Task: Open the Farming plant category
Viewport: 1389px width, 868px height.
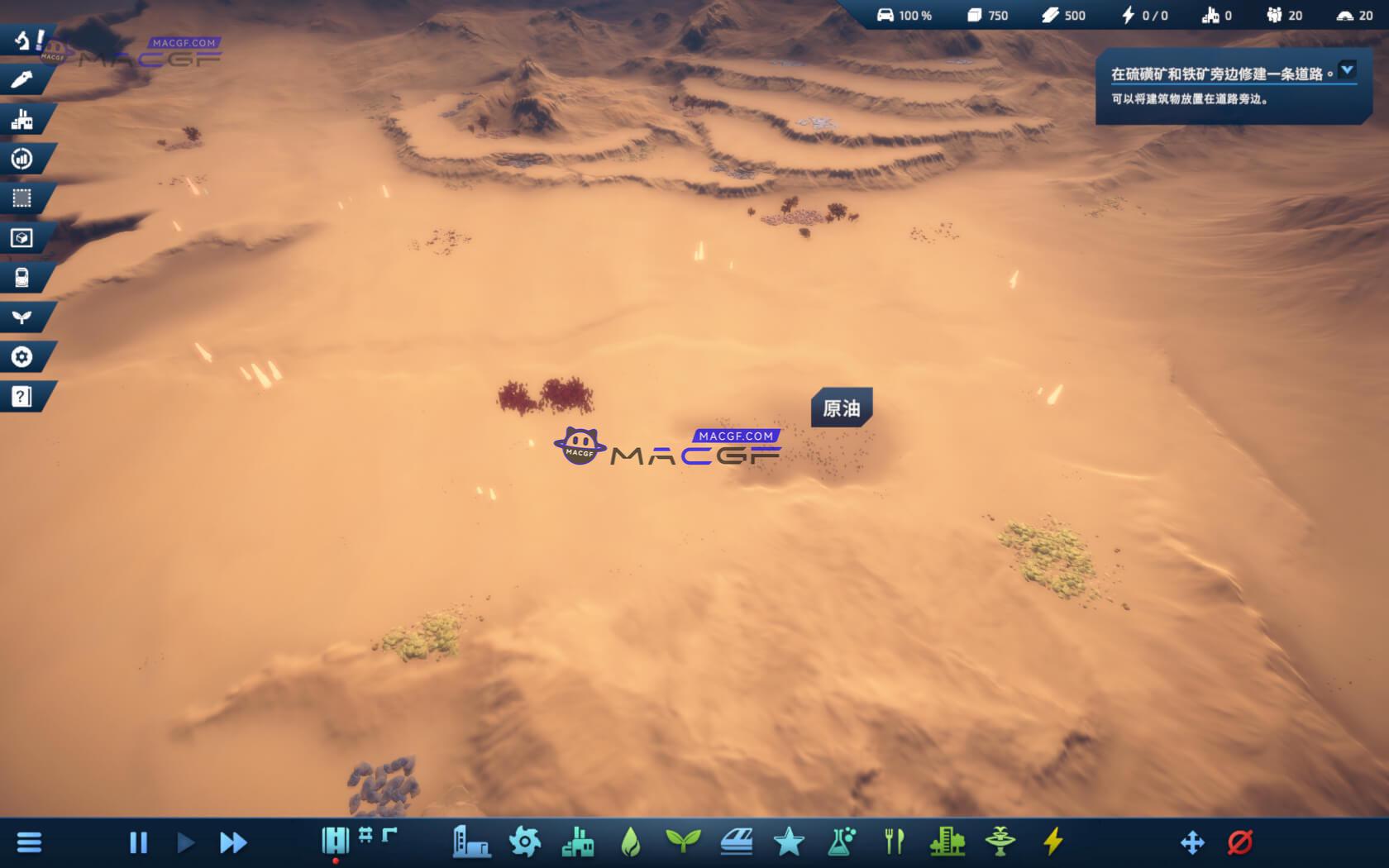Action: pyautogui.click(x=684, y=842)
